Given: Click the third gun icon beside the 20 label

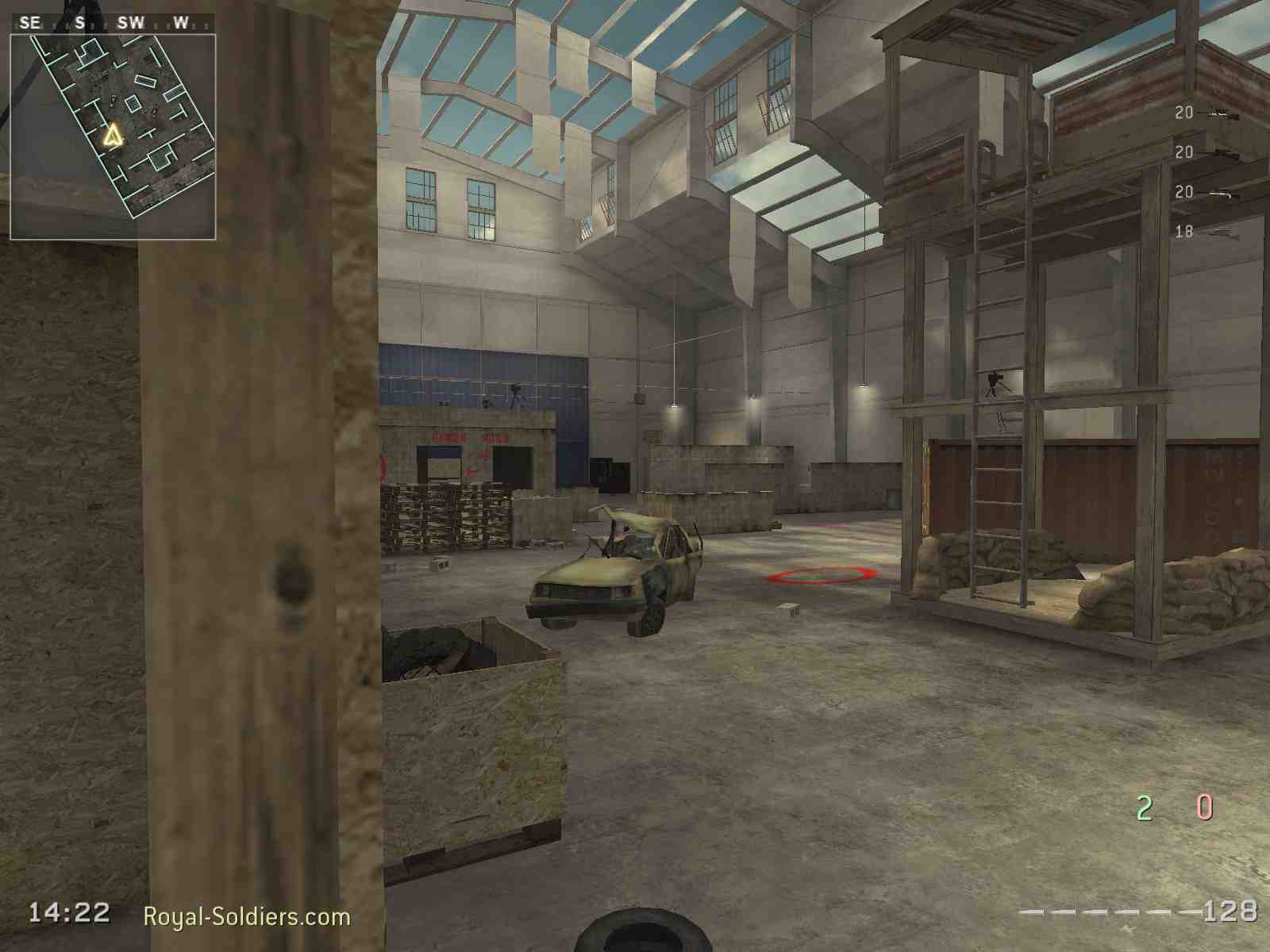Looking at the screenshot, I should (1218, 193).
